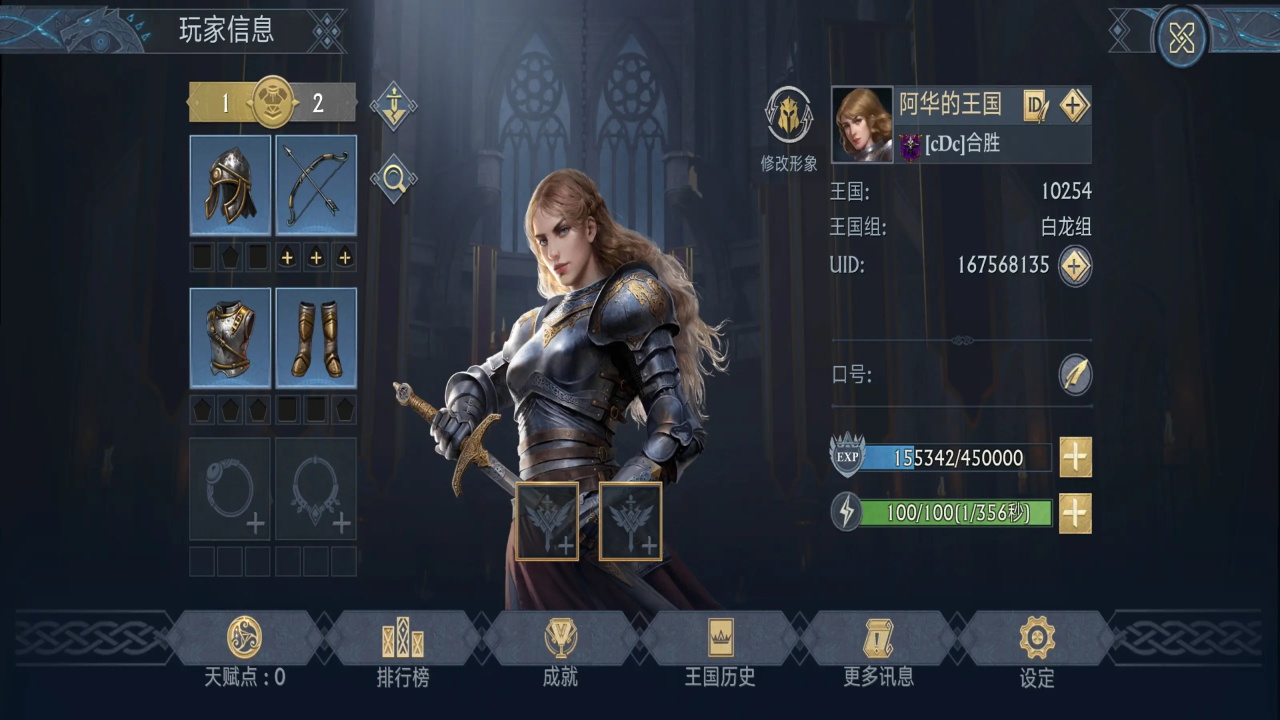This screenshot has width=1280, height=720.
Task: Switch to equipment set 2
Action: (318, 103)
